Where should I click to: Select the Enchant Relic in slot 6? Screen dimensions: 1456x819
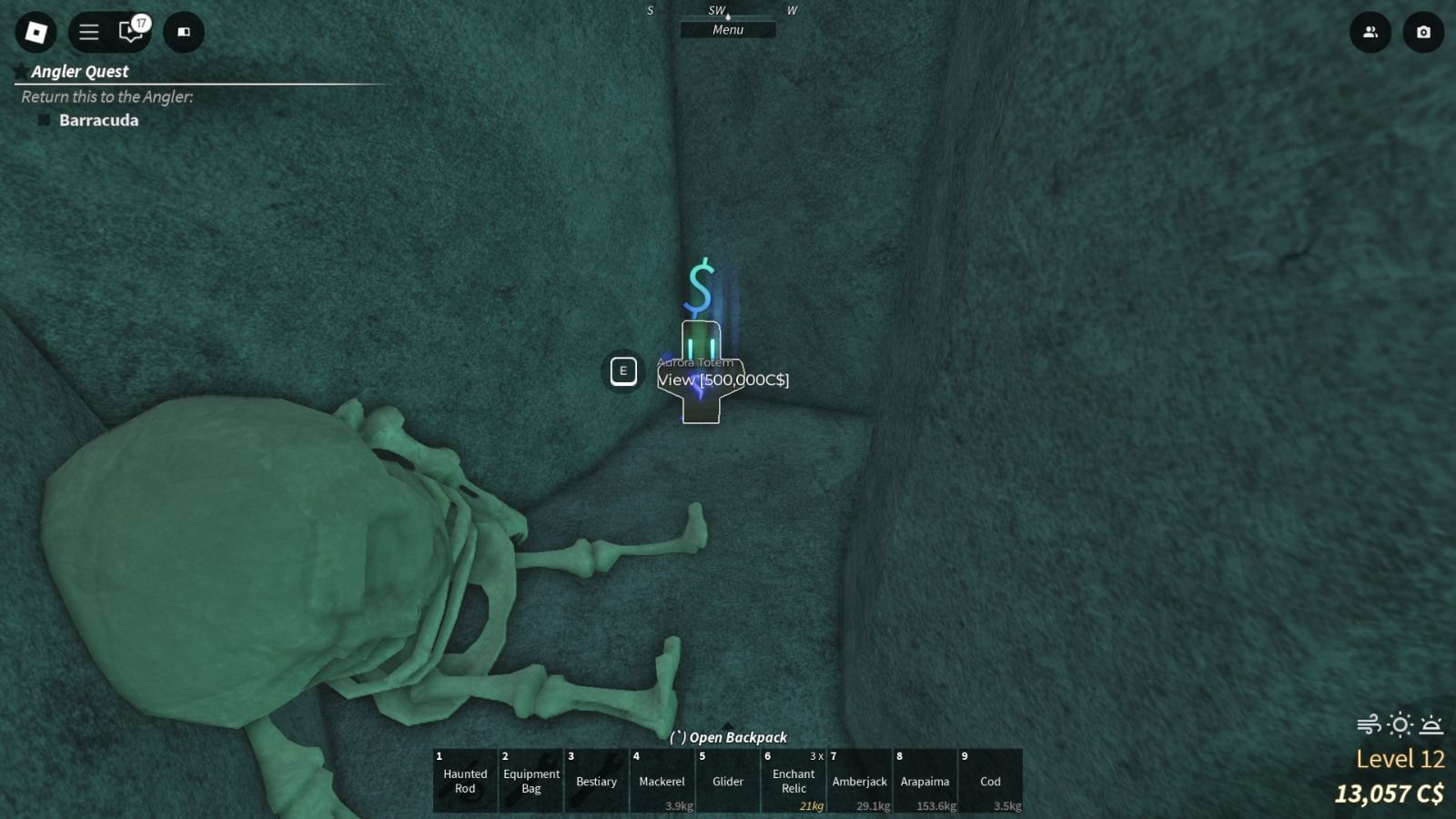[793, 781]
